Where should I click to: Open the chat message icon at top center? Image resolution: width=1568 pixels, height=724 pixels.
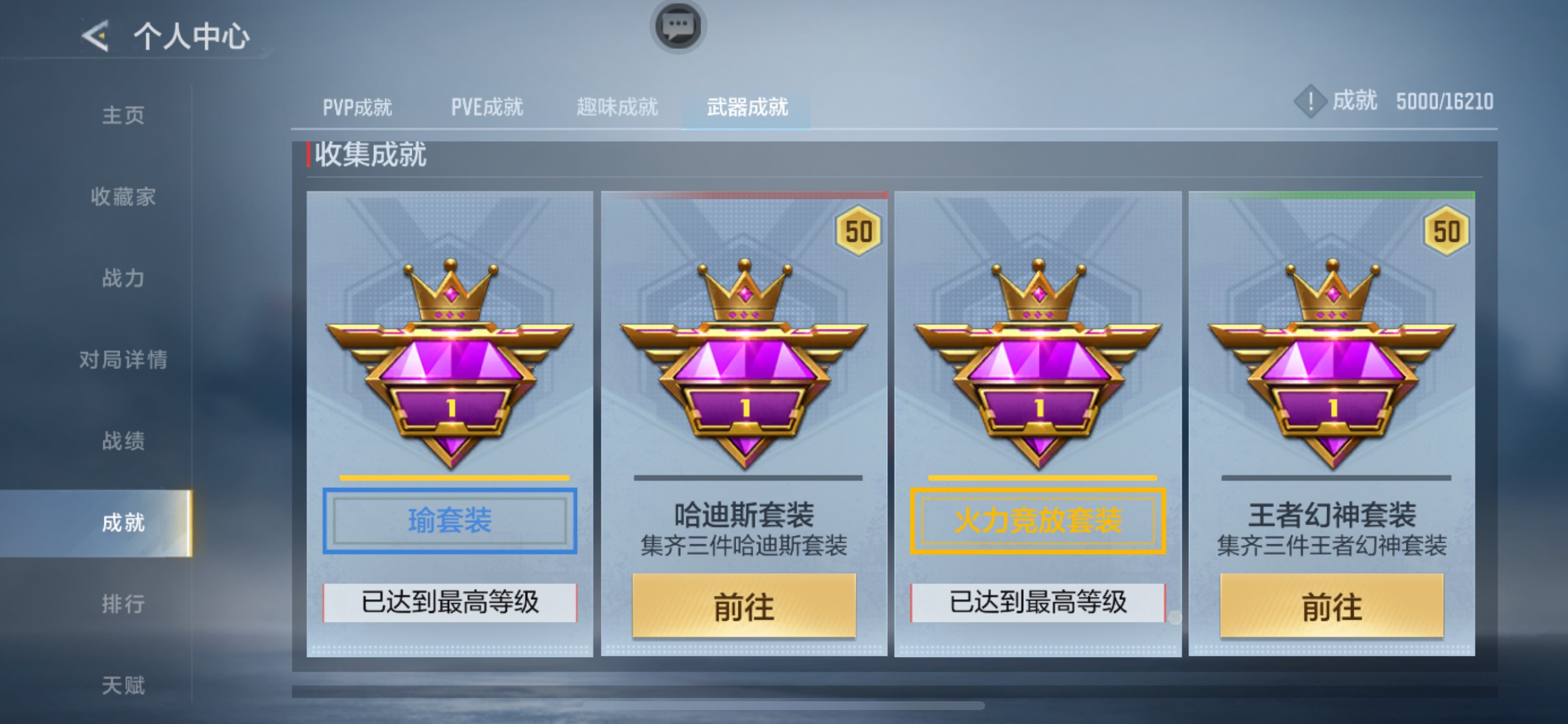pyautogui.click(x=680, y=27)
